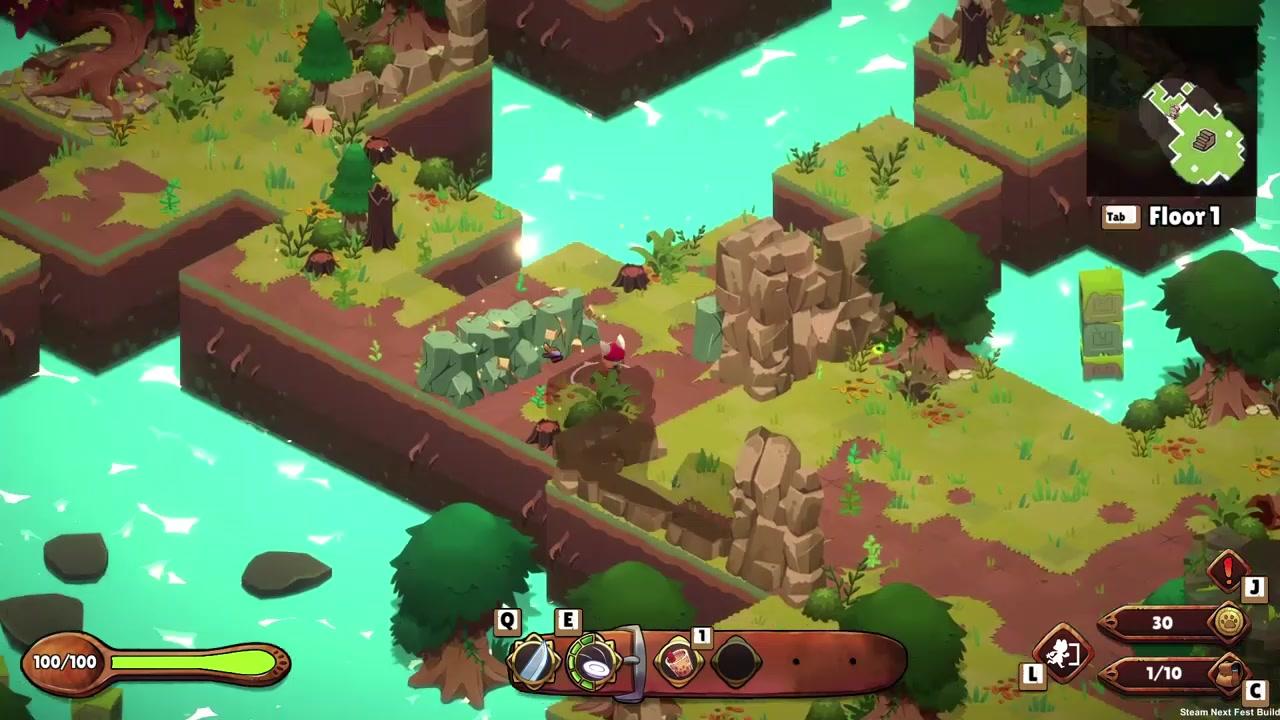Equip the frying pan weapon in slot E
This screenshot has height=720, width=1280.
[x=595, y=662]
